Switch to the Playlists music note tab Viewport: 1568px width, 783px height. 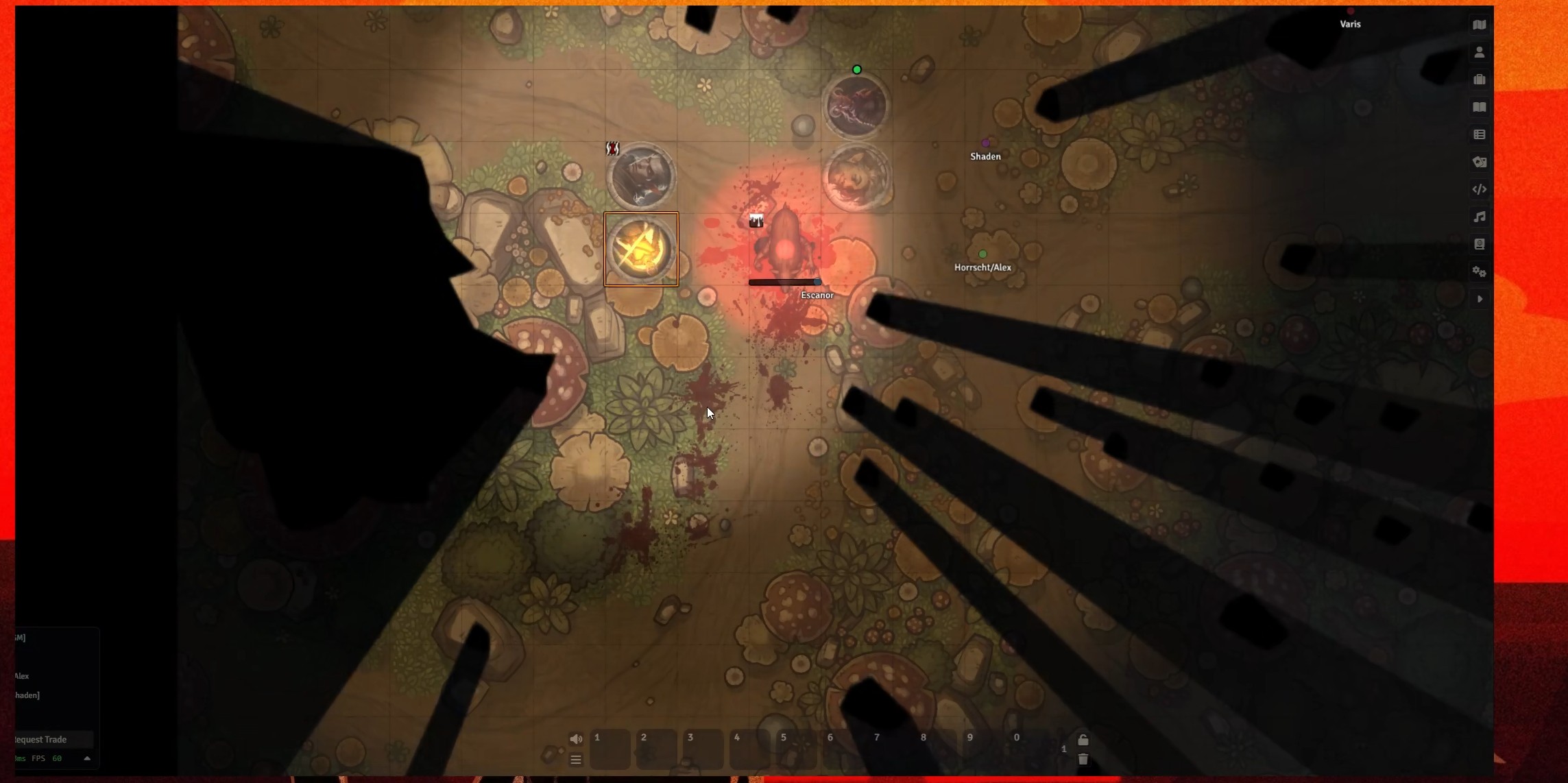click(x=1479, y=217)
